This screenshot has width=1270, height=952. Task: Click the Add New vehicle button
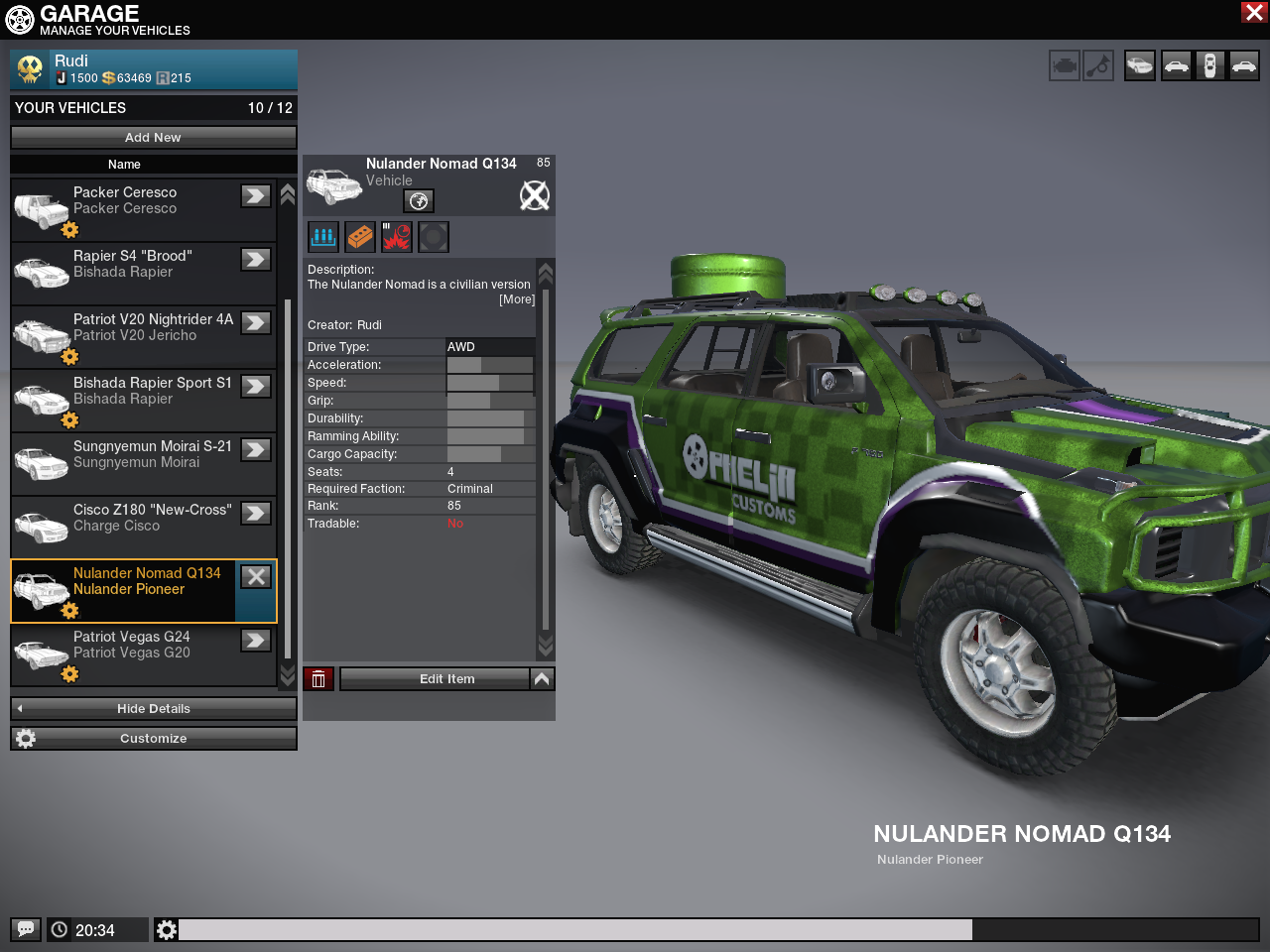point(153,138)
